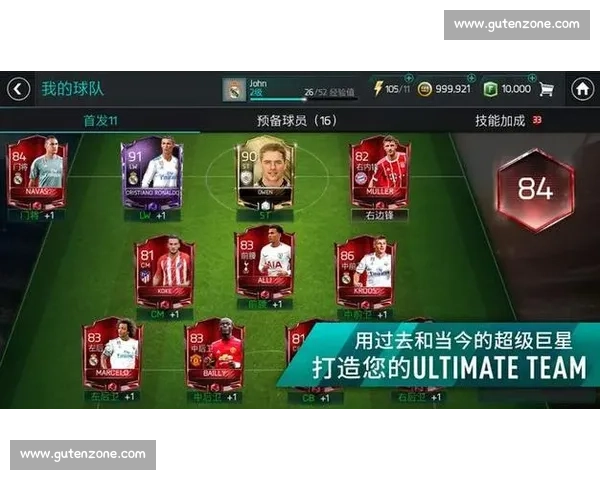This screenshot has height=480, width=600.
Task: Add coins via the 999.921 coin counter
Action: click(444, 89)
